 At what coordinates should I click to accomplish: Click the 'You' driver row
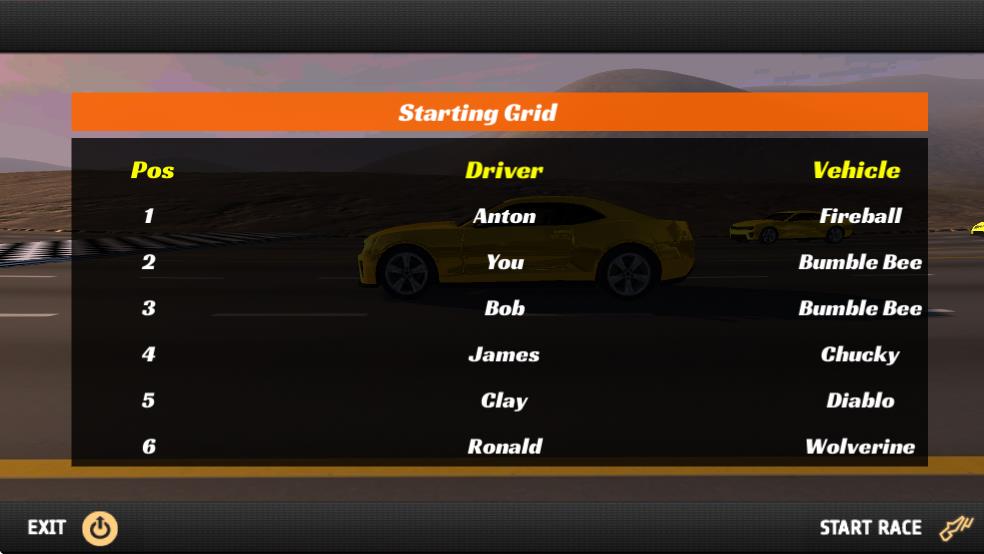(504, 262)
